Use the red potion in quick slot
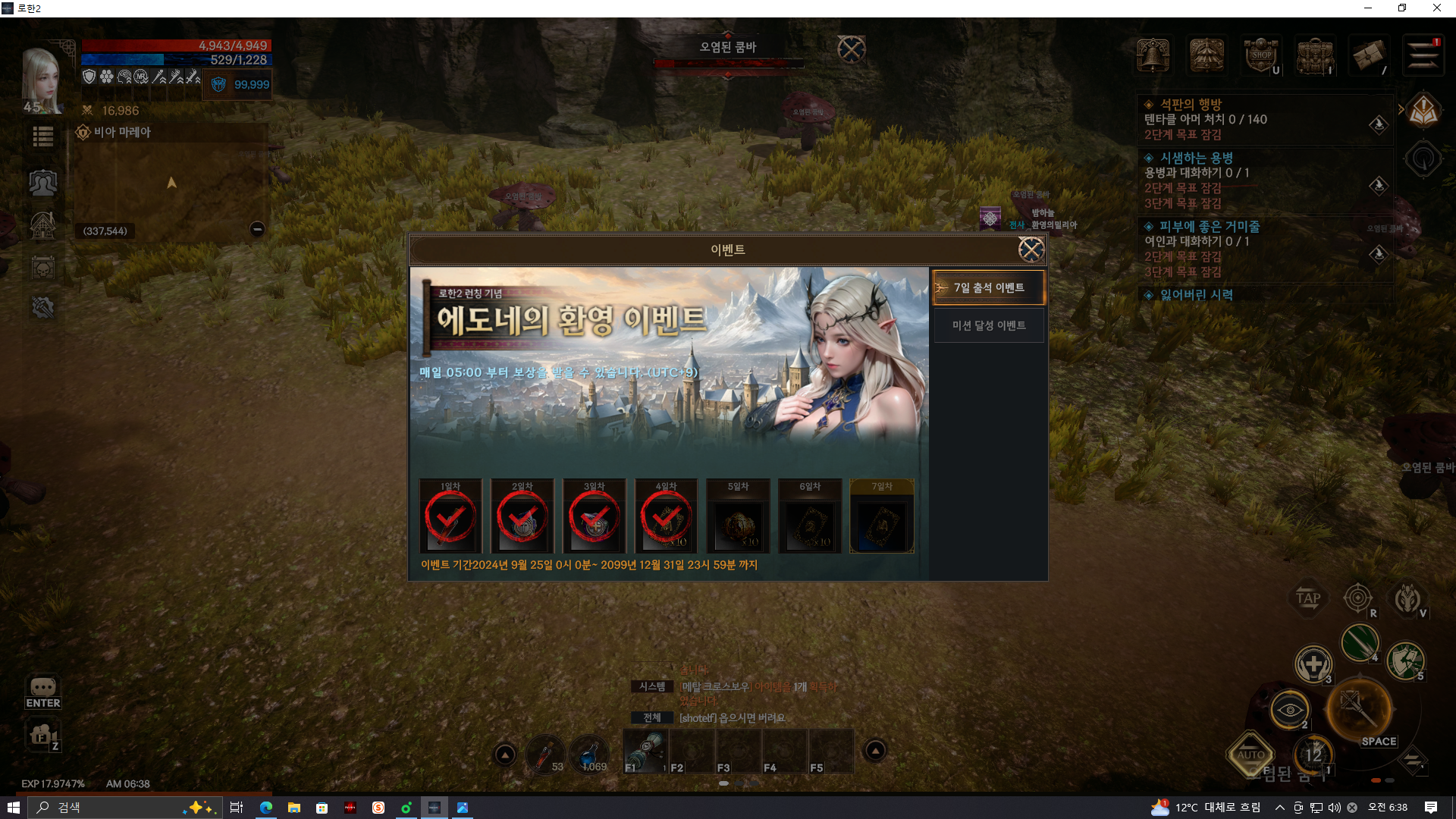The height and width of the screenshot is (819, 1456). pos(542,754)
